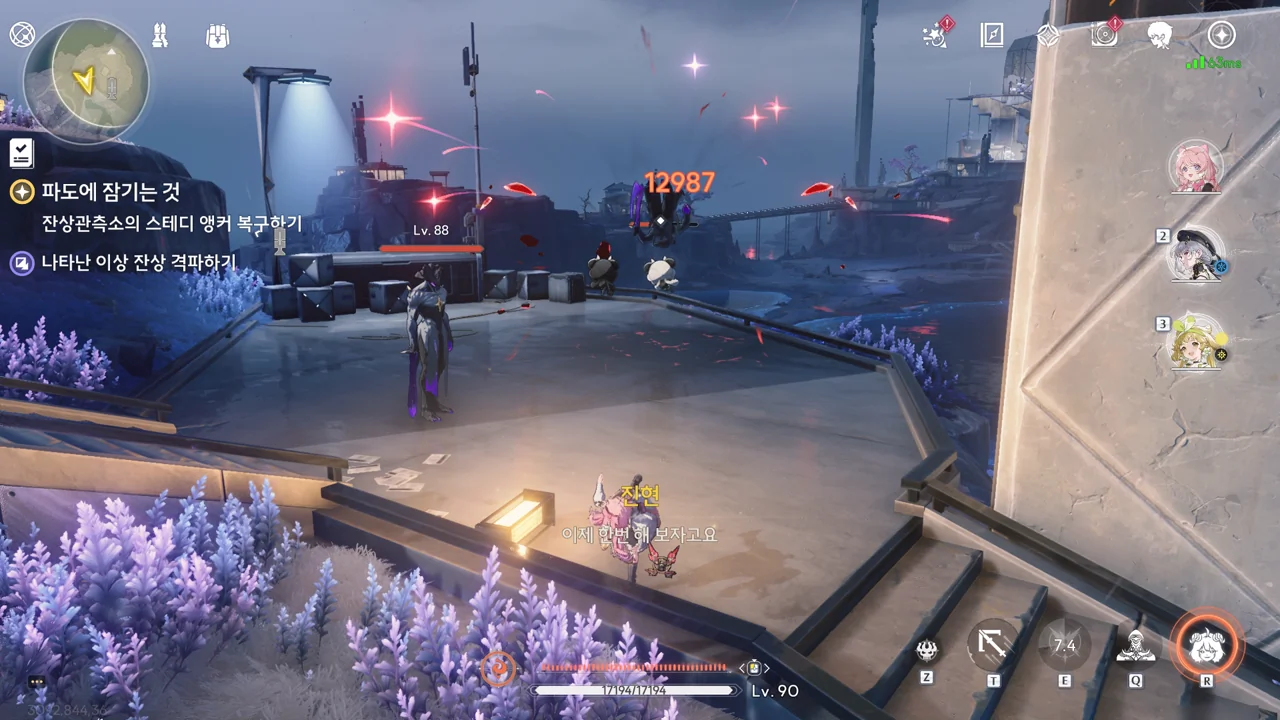This screenshot has width=1280, height=720.
Task: Open the backpack inventory icon
Action: pos(217,36)
